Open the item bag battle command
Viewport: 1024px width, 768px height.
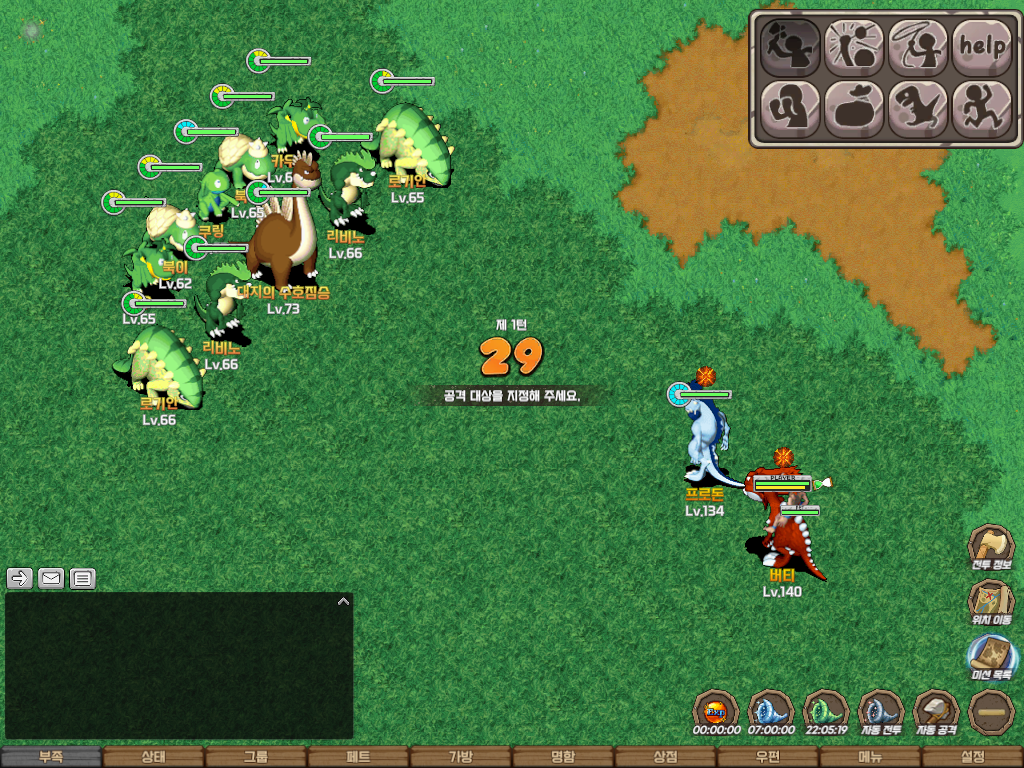[x=854, y=107]
